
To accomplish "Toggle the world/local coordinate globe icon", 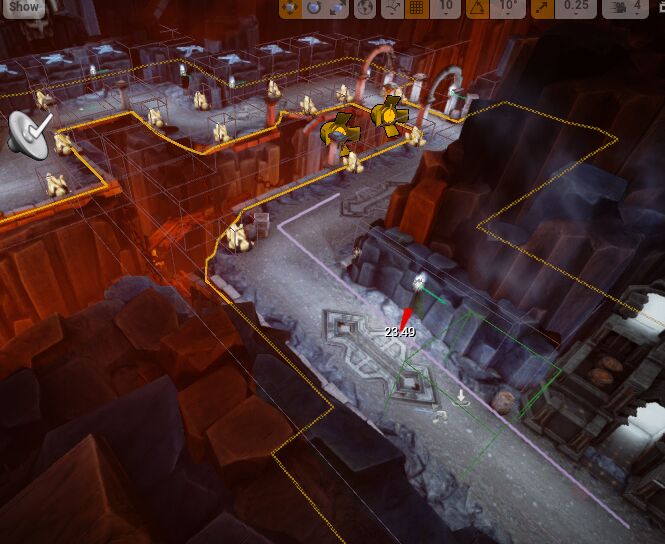I will [366, 7].
